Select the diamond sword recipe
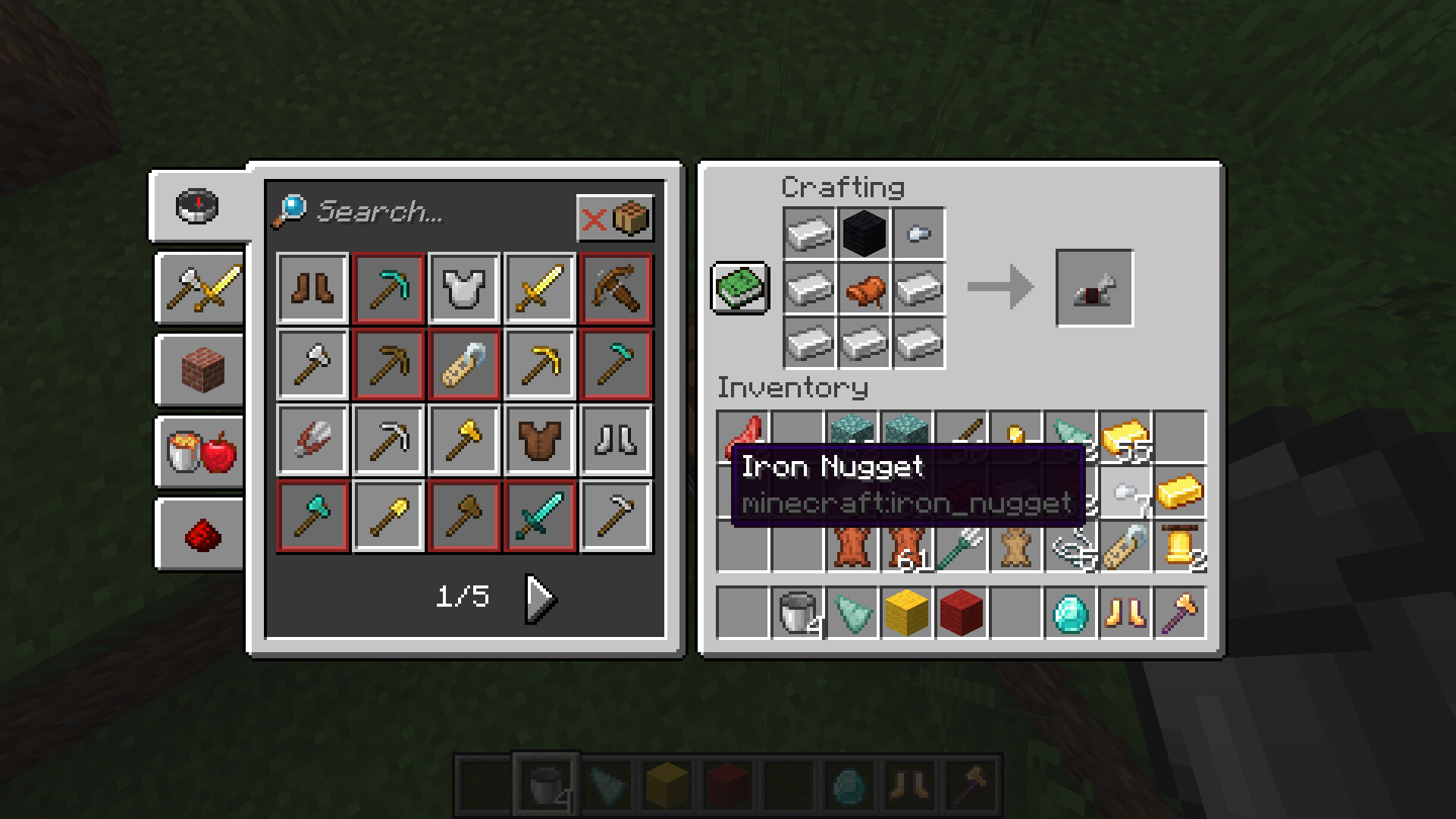This screenshot has width=1456, height=819. [540, 516]
